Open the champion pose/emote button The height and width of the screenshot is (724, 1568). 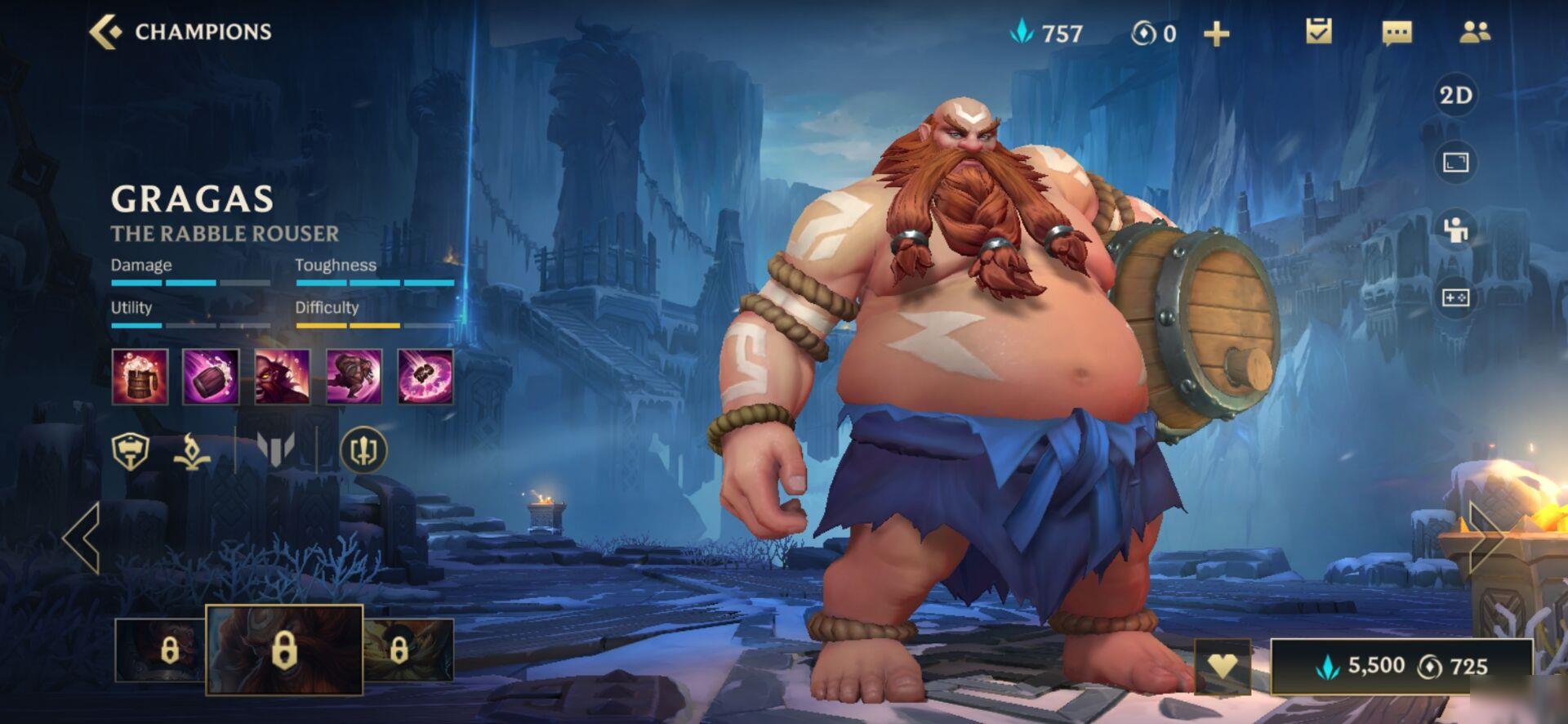[1455, 230]
